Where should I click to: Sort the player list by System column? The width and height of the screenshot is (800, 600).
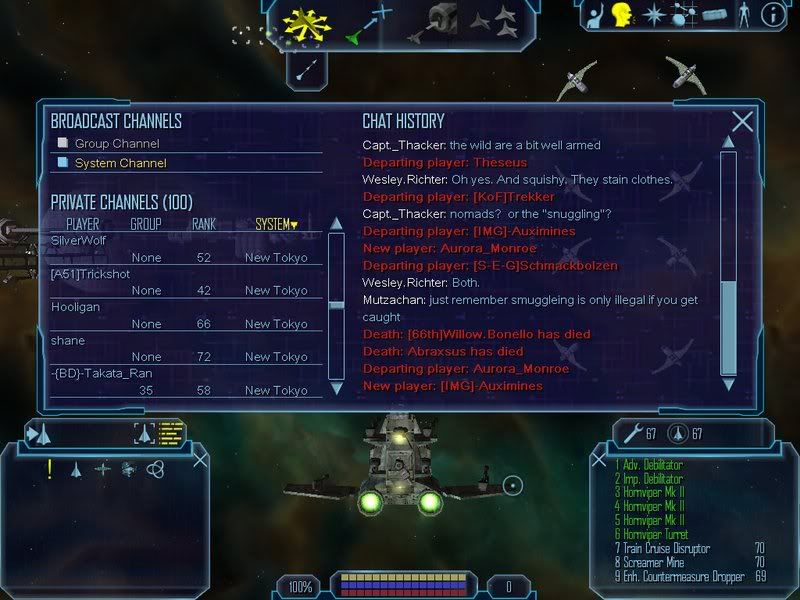pyautogui.click(x=275, y=224)
